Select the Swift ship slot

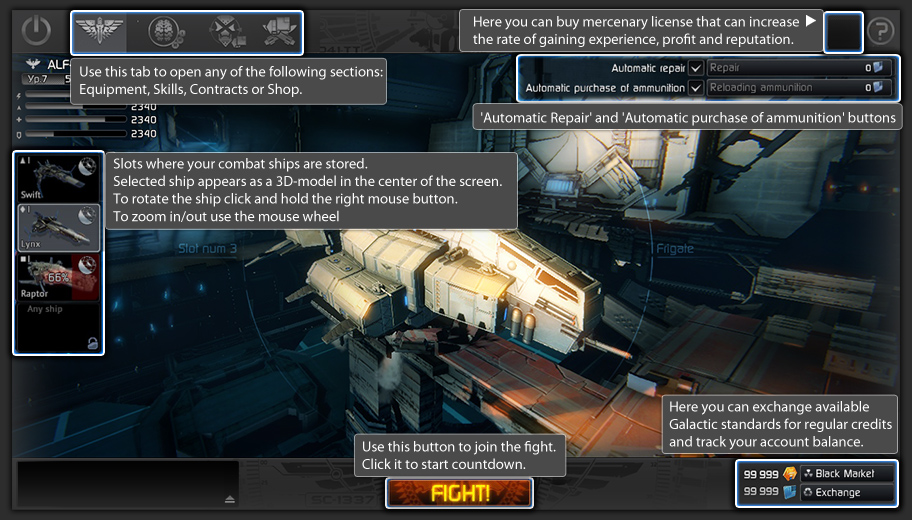point(58,178)
